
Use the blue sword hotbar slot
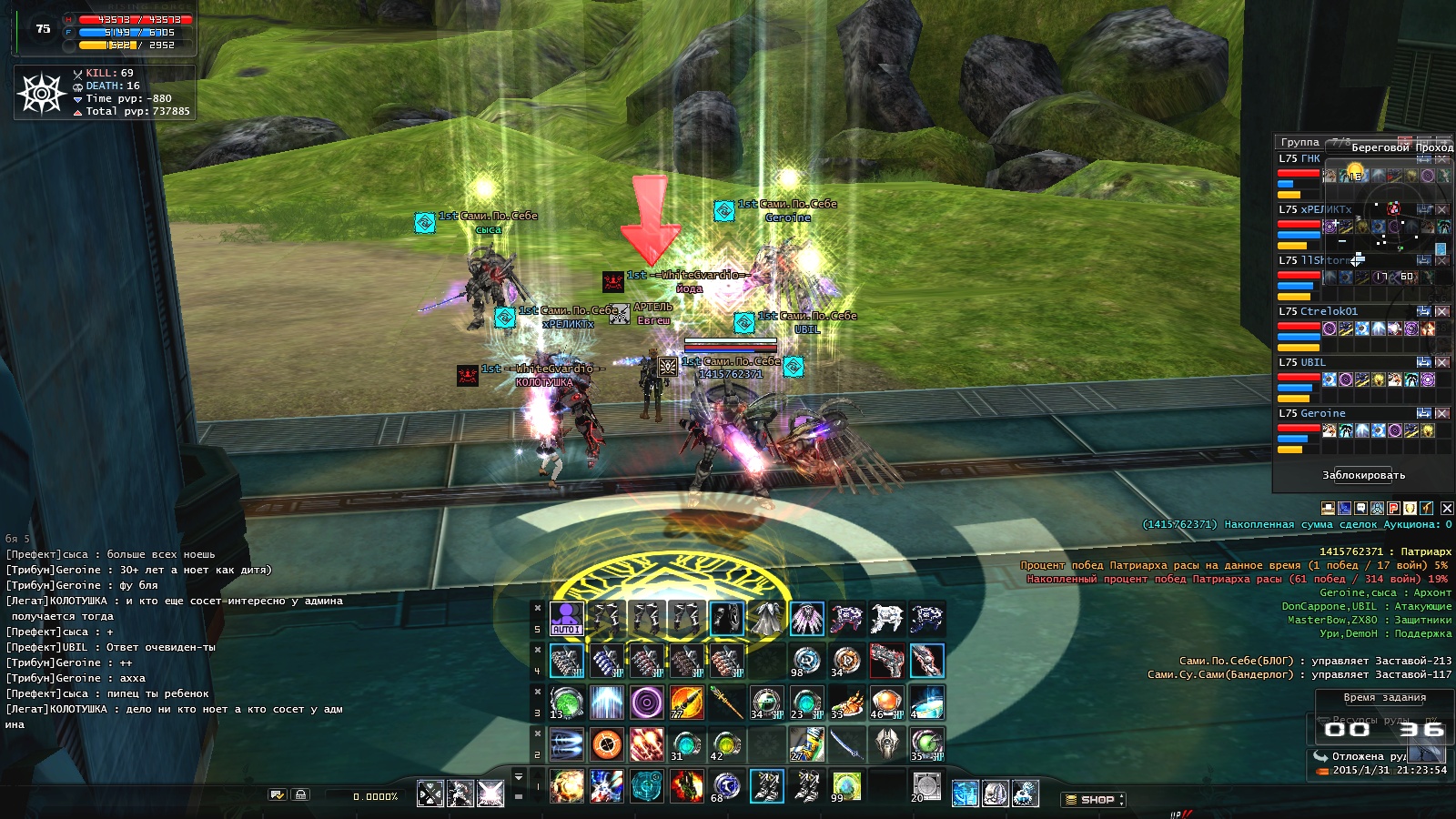tap(846, 744)
